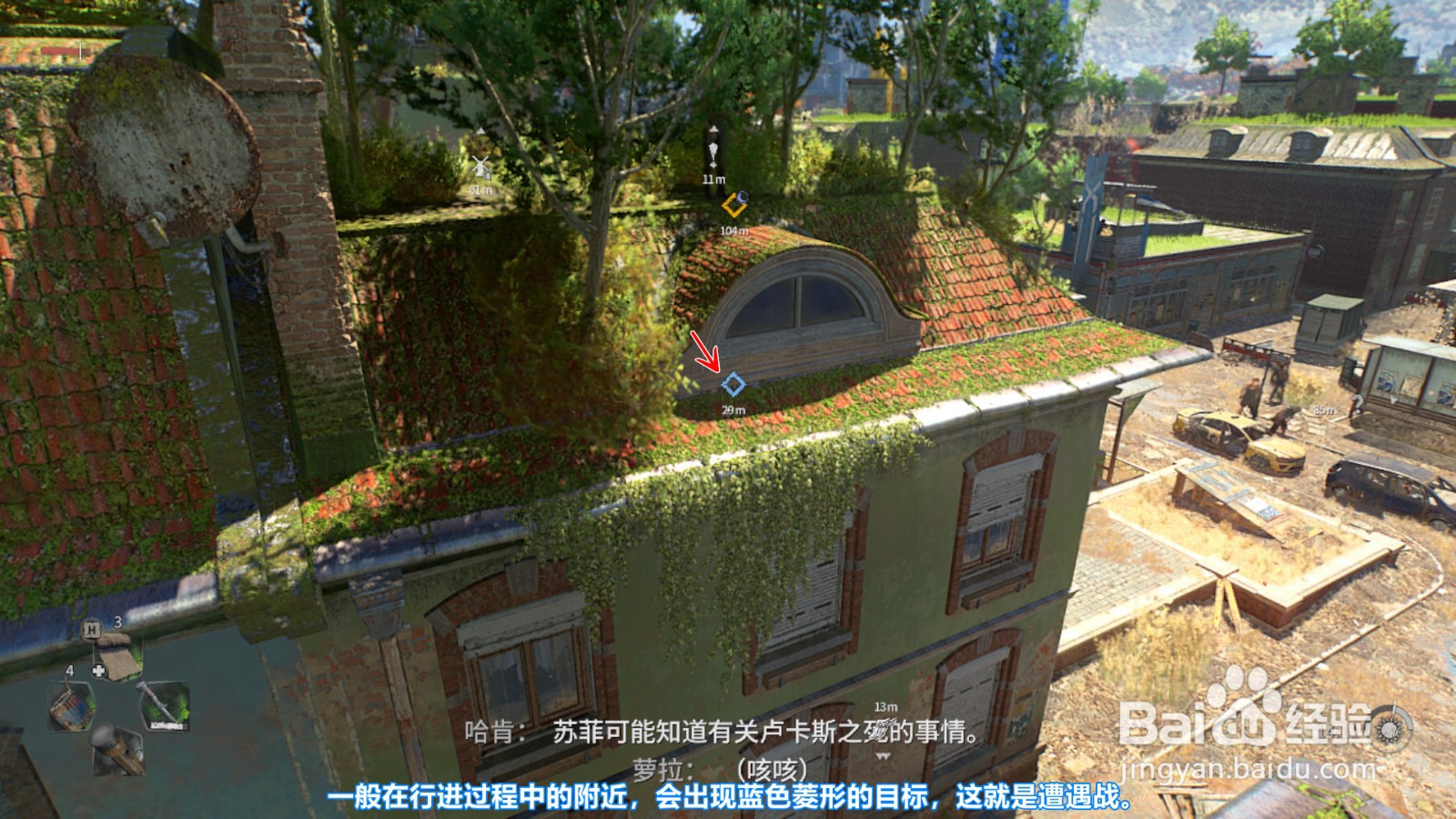Click the health cross icon on the item wheel
Viewport: 1456px width, 819px height.
97,671
